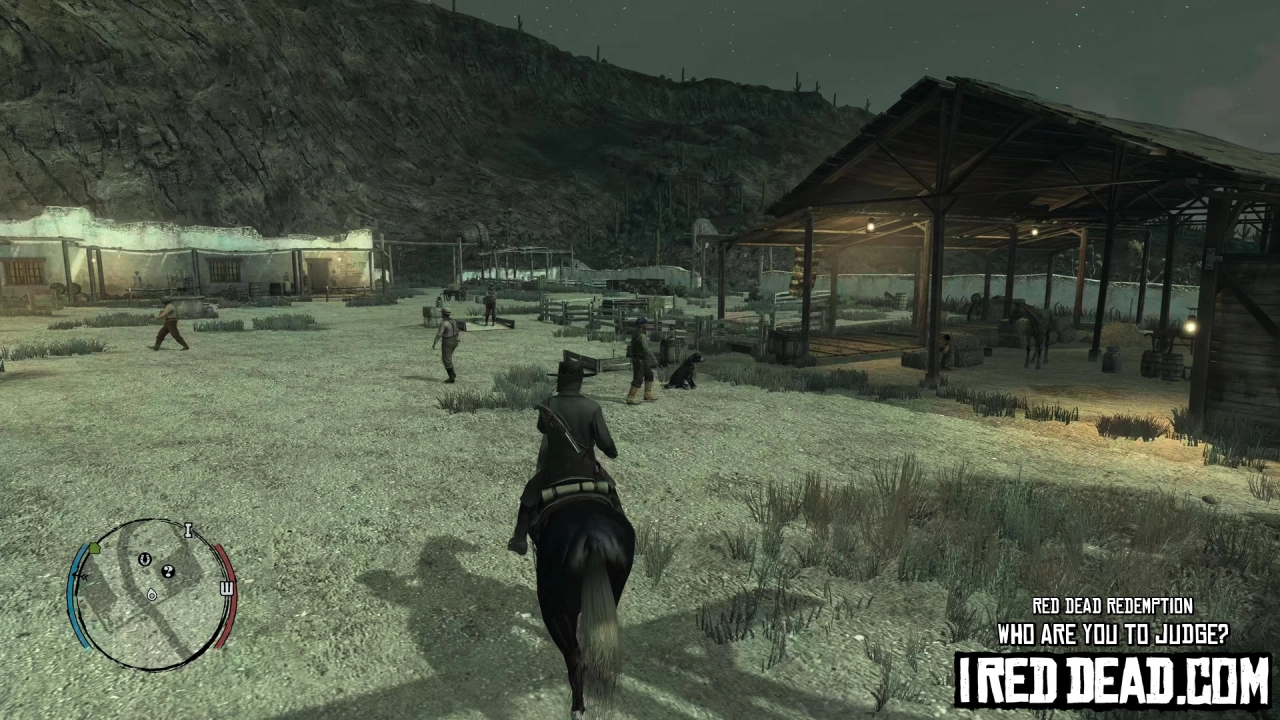
Task: Select the white 'I' mission marker on the minimap
Action: (x=188, y=531)
